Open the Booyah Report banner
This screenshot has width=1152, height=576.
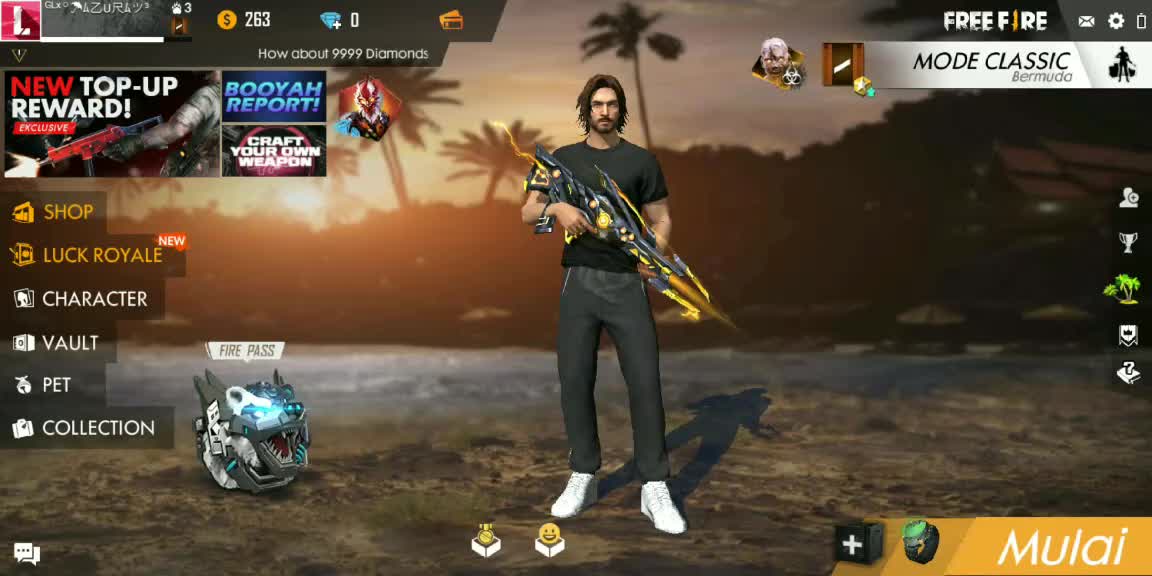pos(273,96)
